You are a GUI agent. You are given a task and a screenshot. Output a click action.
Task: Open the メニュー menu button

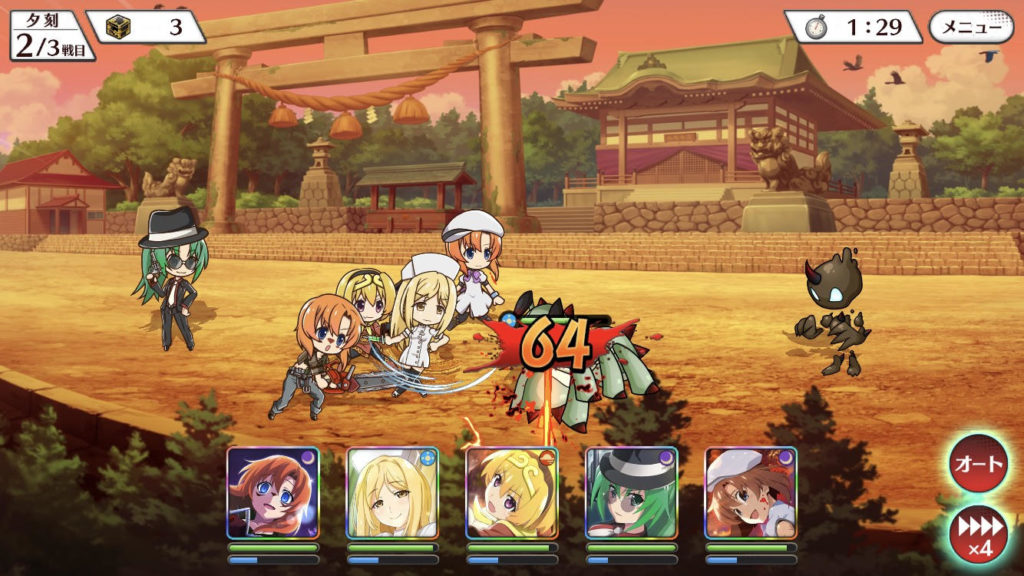point(970,27)
